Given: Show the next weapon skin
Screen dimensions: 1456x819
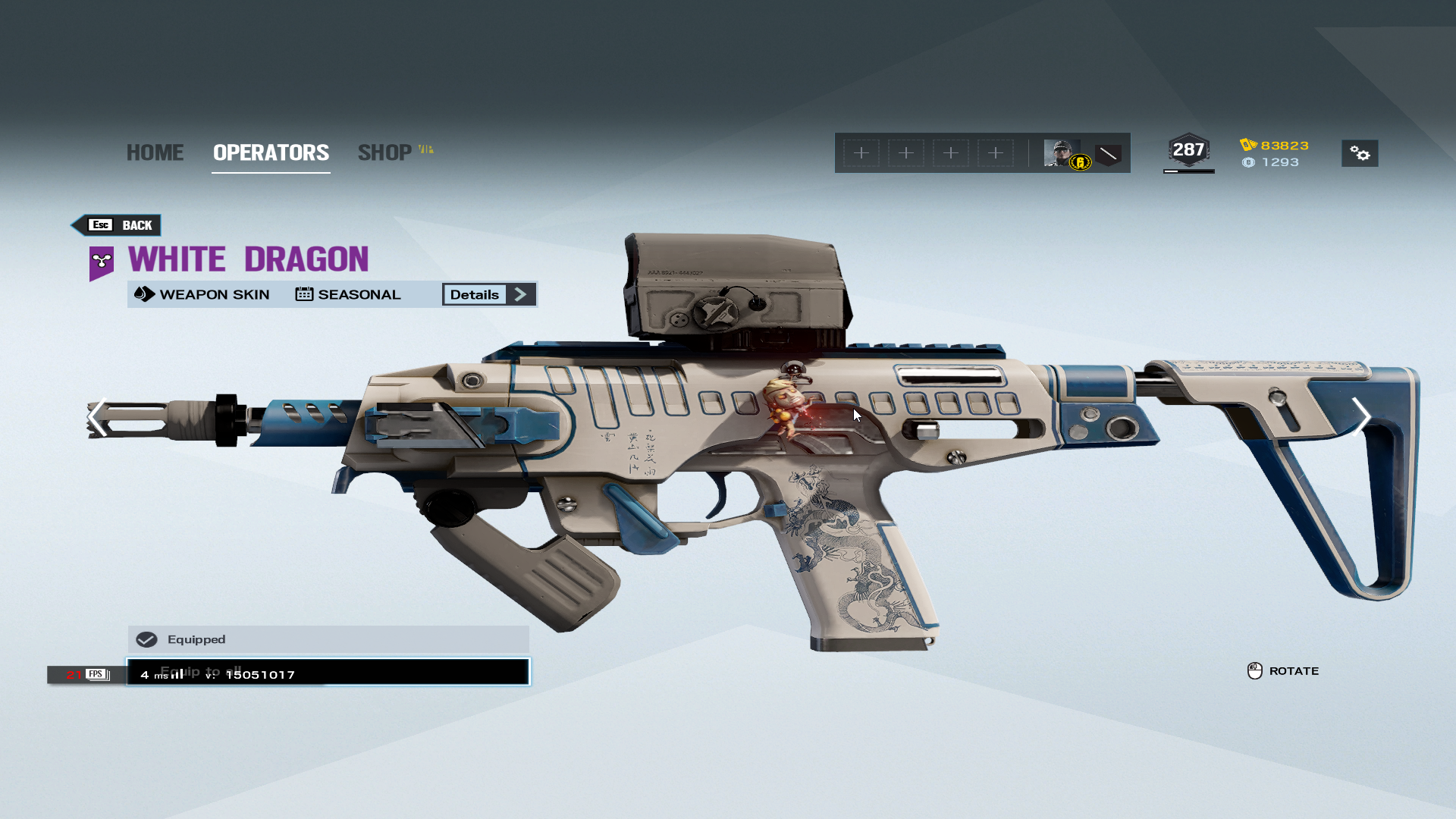Looking at the screenshot, I should pyautogui.click(x=1361, y=418).
